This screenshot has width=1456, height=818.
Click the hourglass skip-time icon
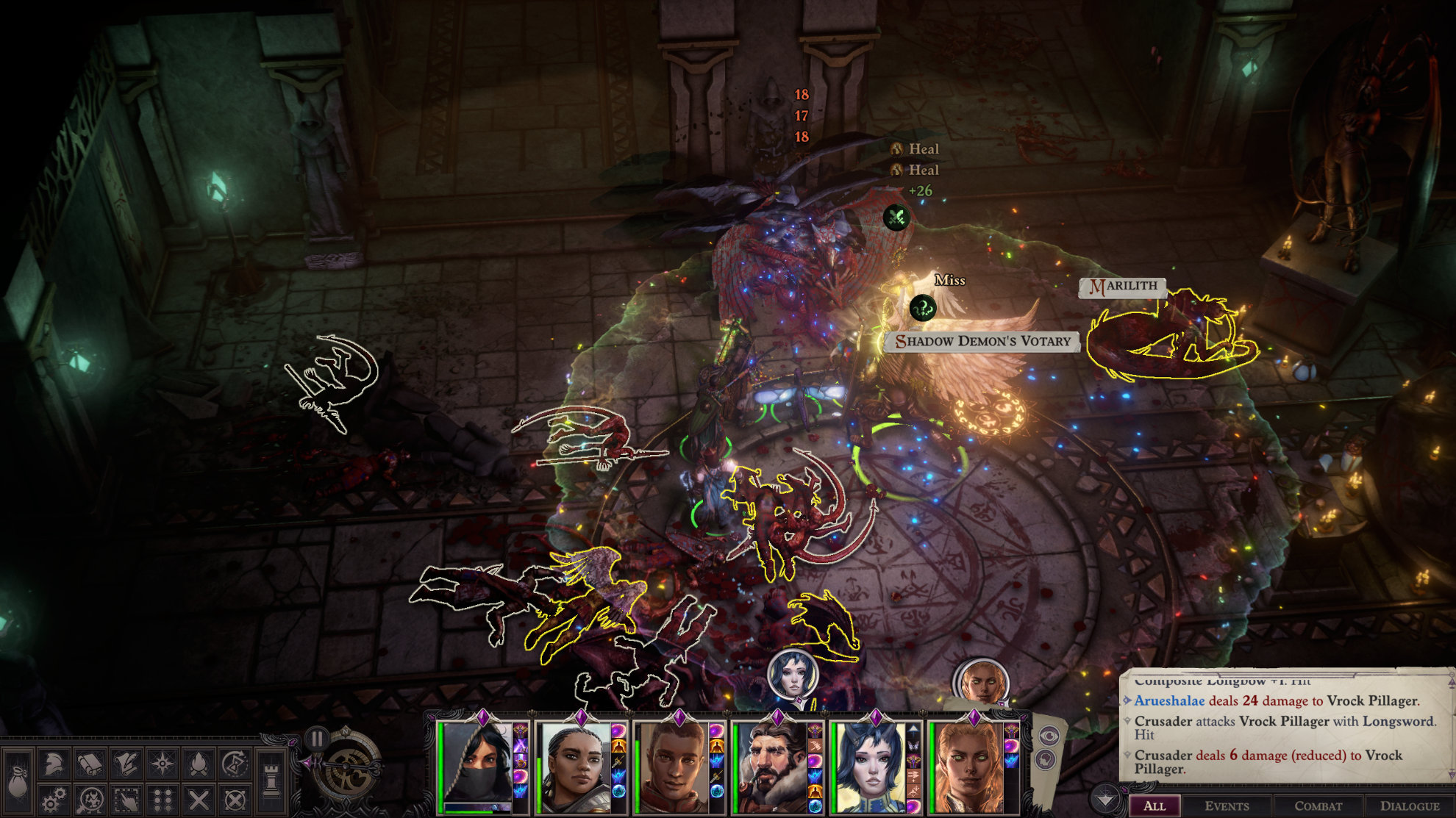tap(234, 764)
